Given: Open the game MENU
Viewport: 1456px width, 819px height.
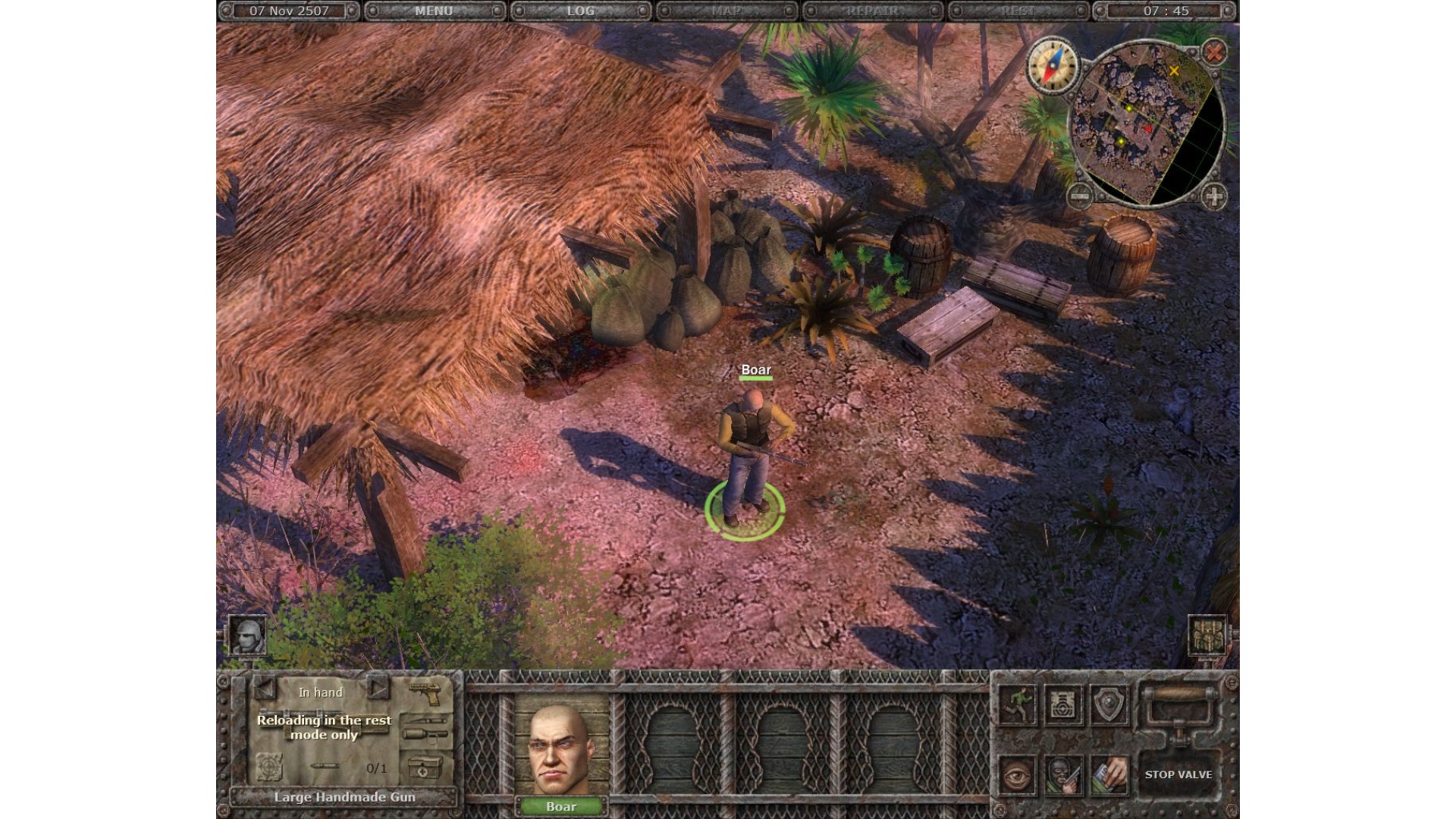Looking at the screenshot, I should [434, 11].
